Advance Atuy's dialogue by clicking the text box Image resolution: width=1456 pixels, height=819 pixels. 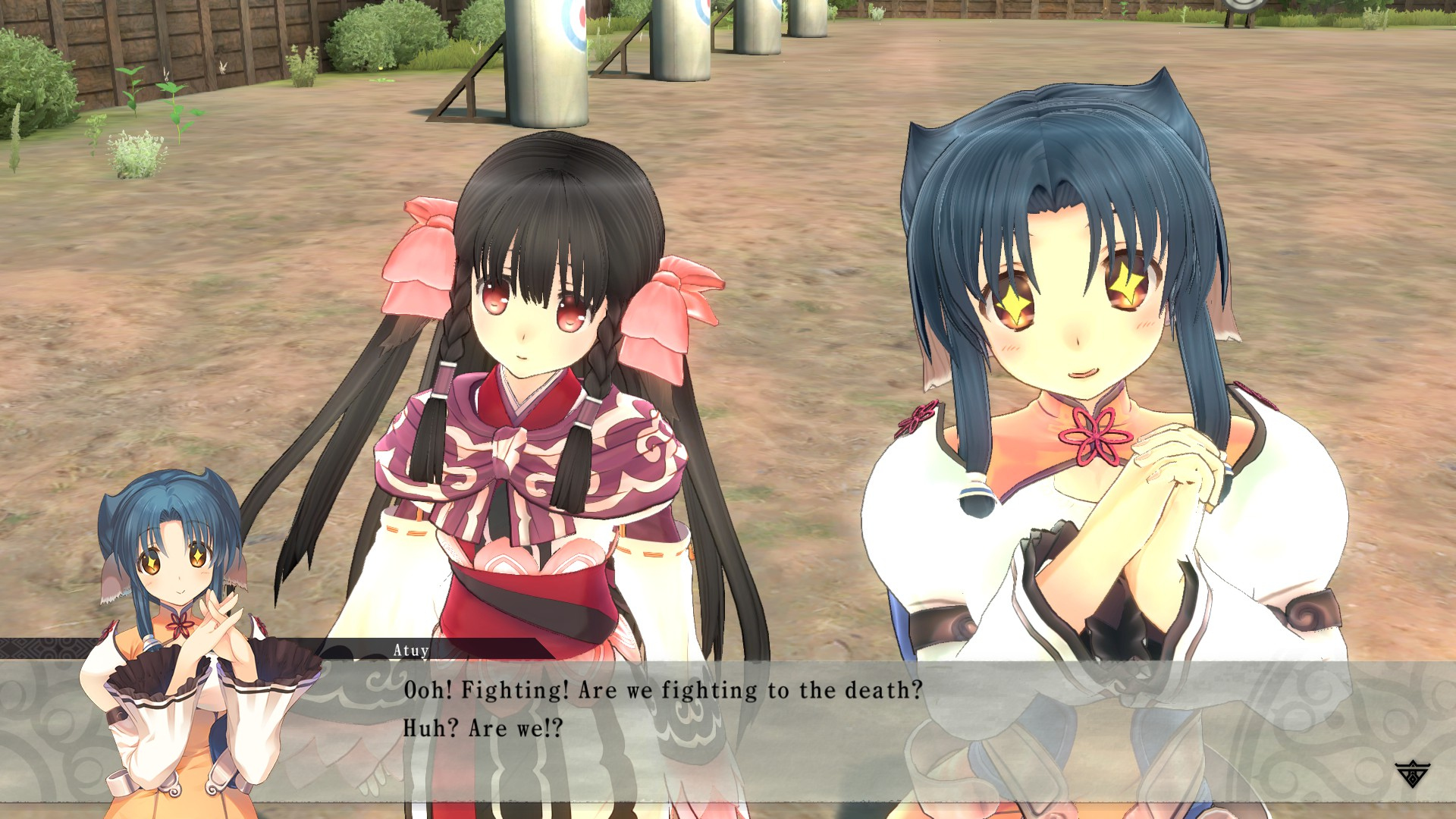[728, 728]
